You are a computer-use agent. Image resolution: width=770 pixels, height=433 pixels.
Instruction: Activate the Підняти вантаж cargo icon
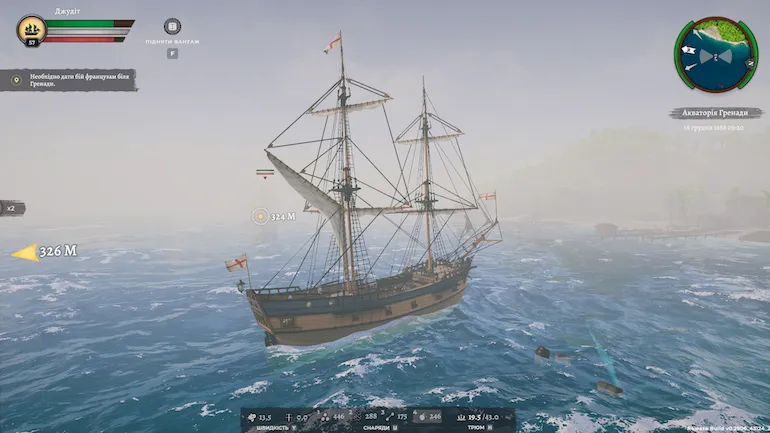172,27
